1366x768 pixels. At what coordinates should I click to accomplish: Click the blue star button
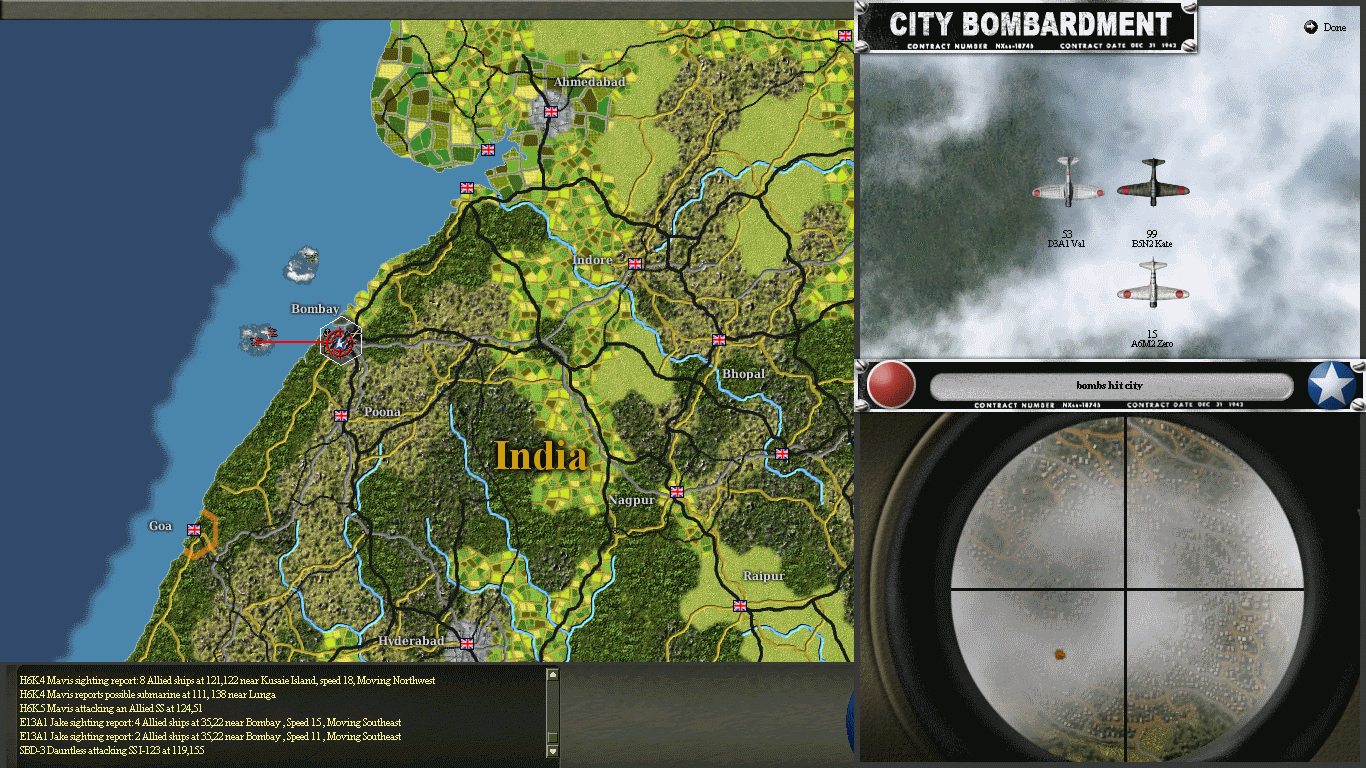pyautogui.click(x=1331, y=385)
